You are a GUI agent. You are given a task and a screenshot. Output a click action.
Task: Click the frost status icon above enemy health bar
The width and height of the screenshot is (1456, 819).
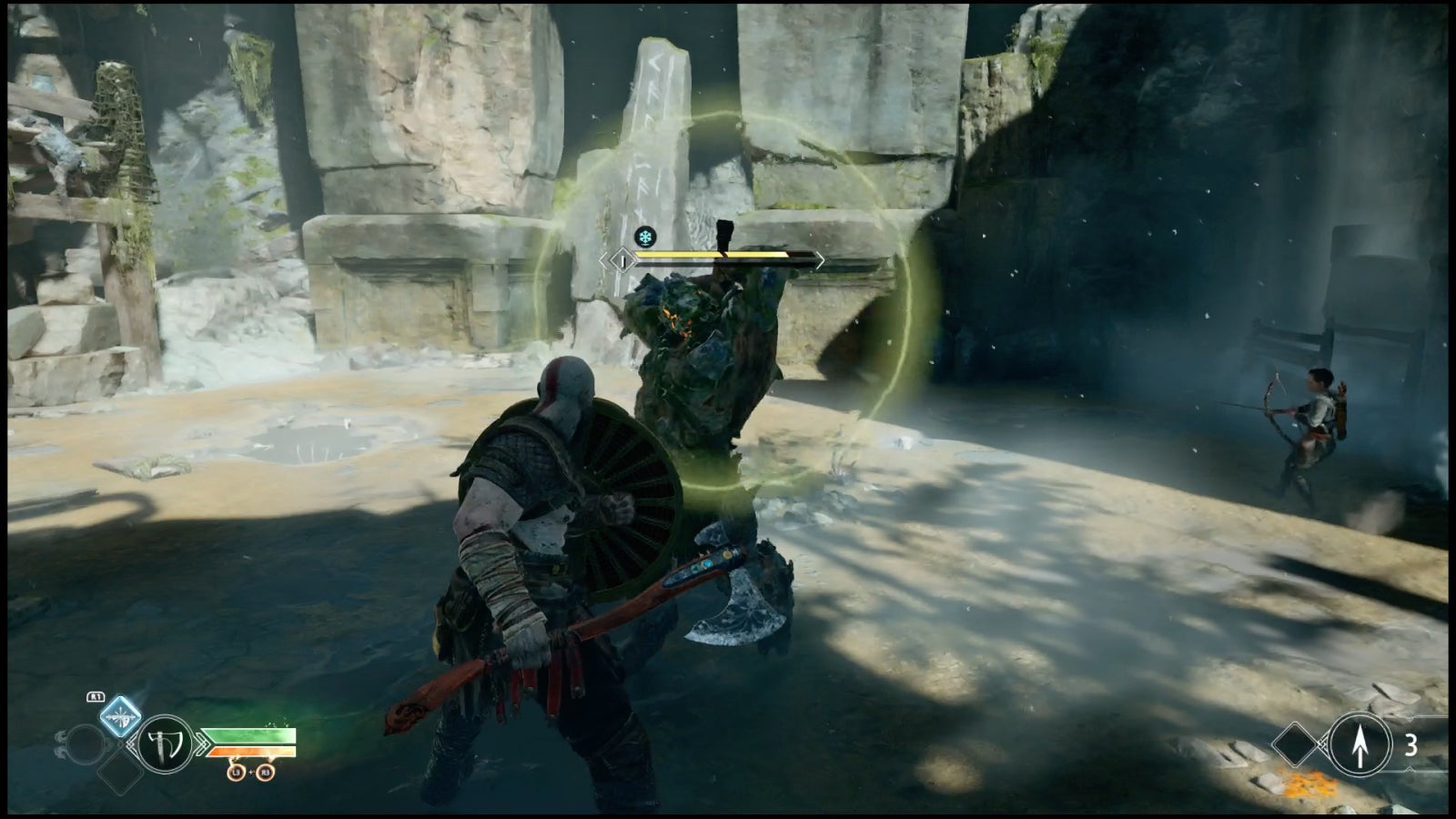643,235
